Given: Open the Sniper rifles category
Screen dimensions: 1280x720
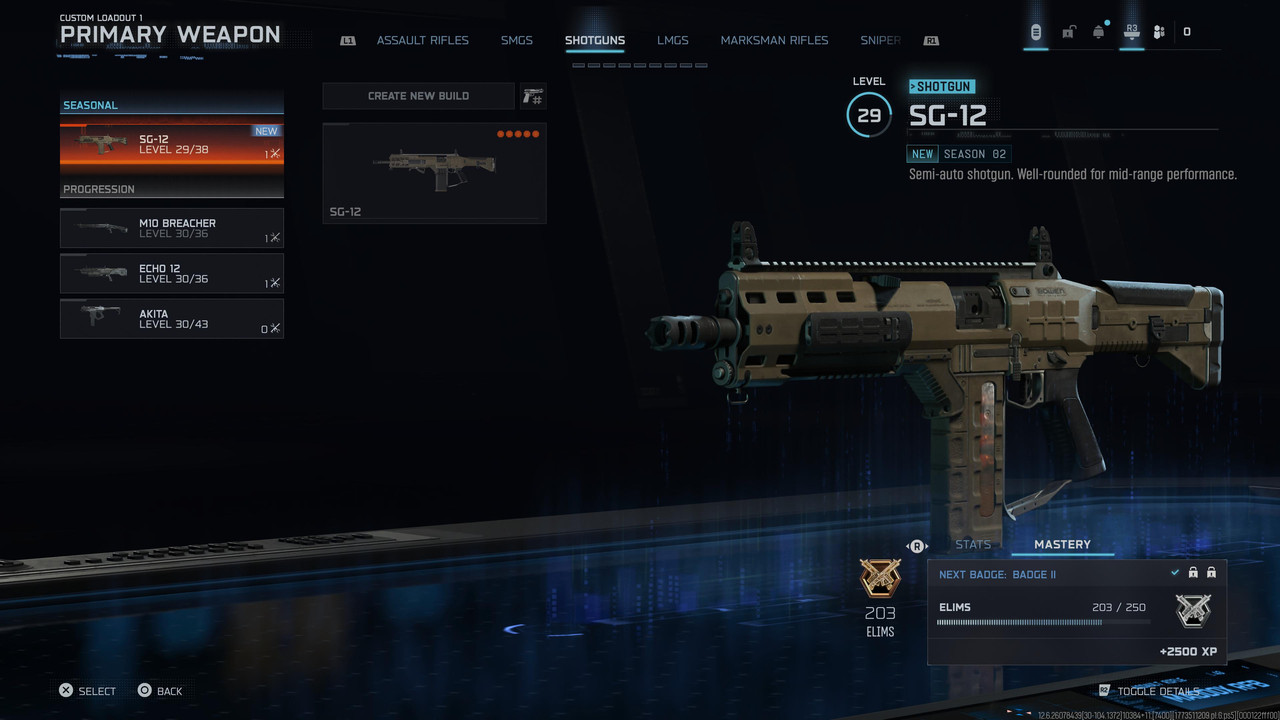Looking at the screenshot, I should (880, 41).
